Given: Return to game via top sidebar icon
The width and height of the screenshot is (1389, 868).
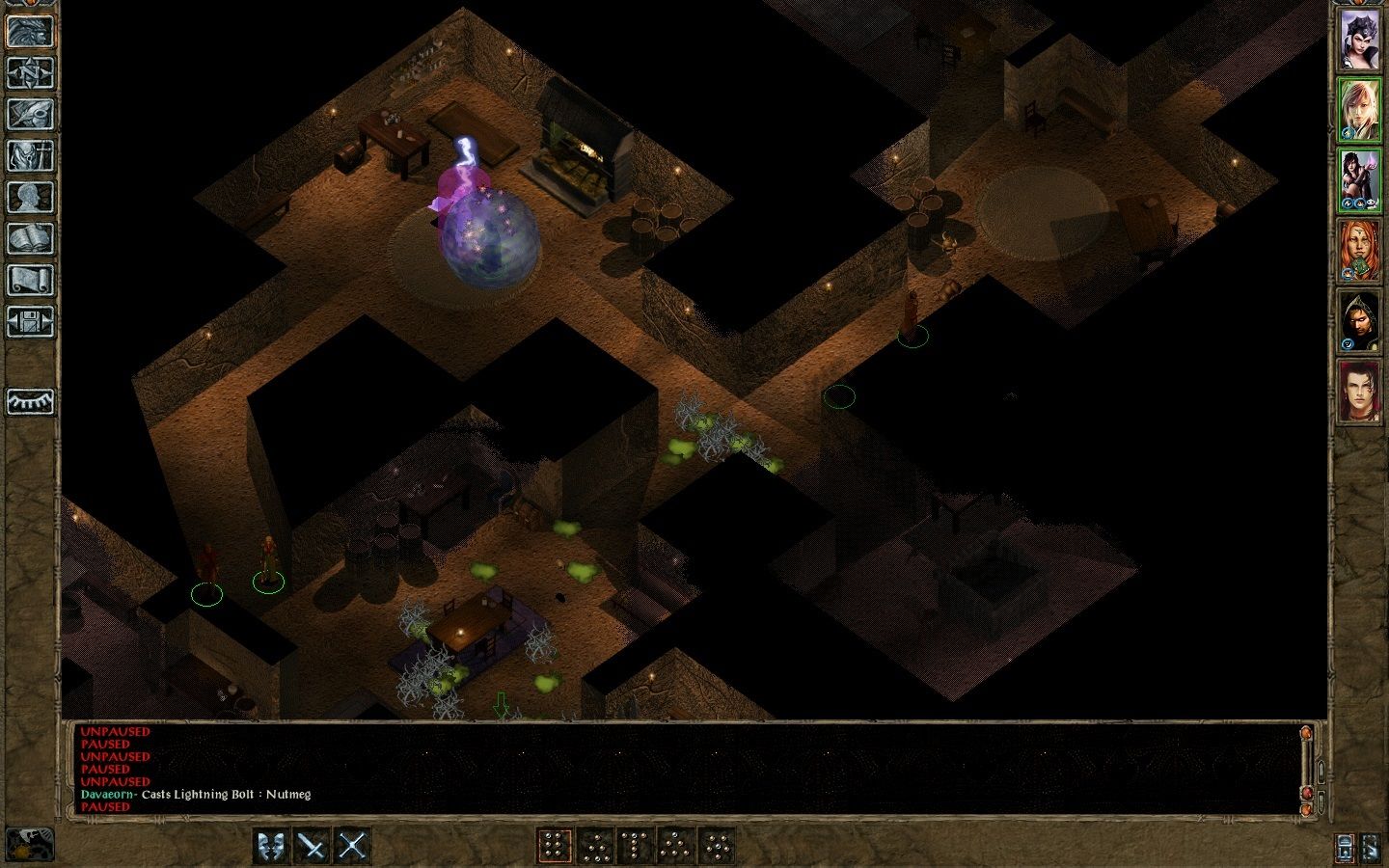Looking at the screenshot, I should coord(30,31).
